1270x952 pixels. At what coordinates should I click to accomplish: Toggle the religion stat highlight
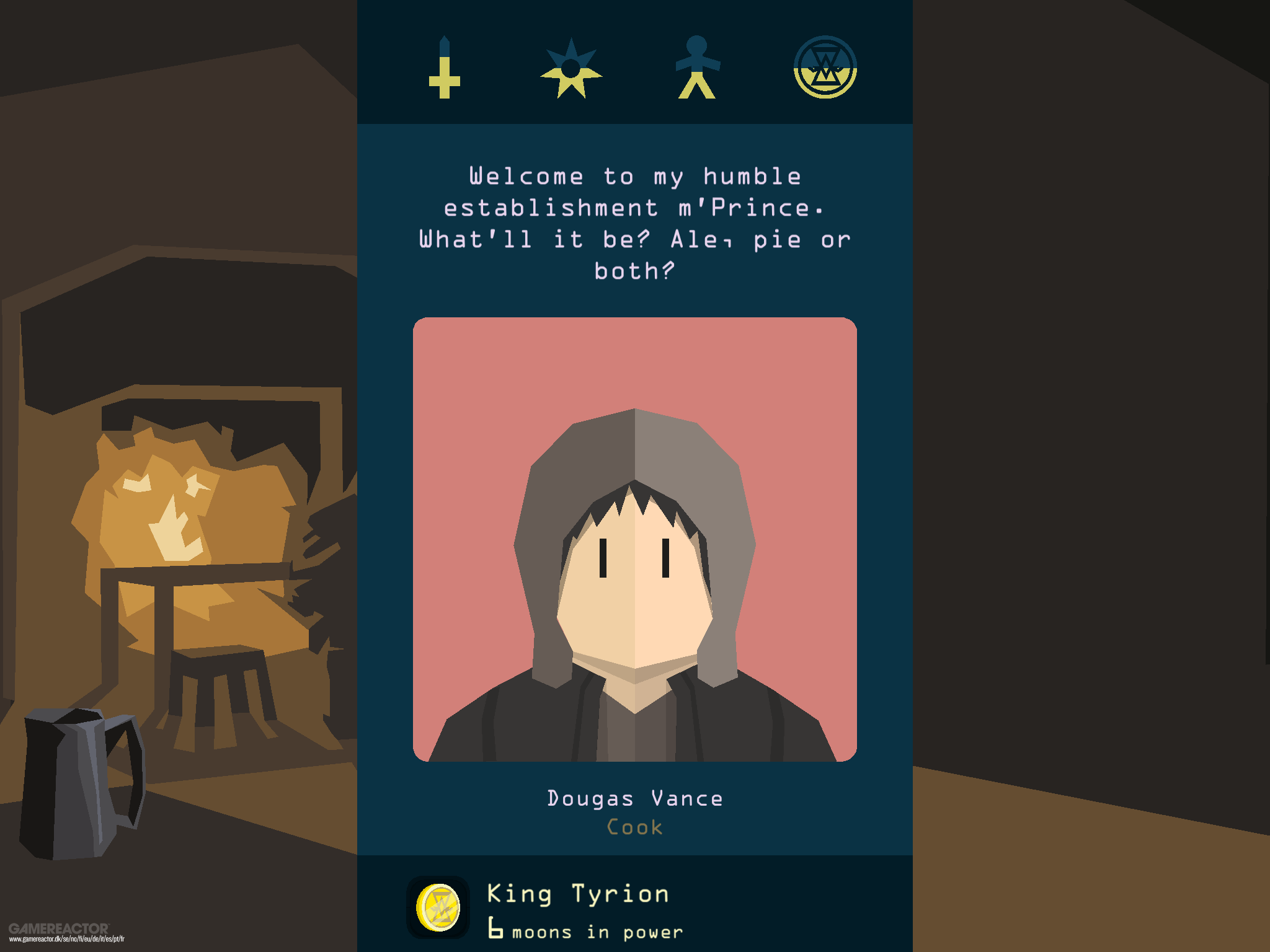pos(572,68)
